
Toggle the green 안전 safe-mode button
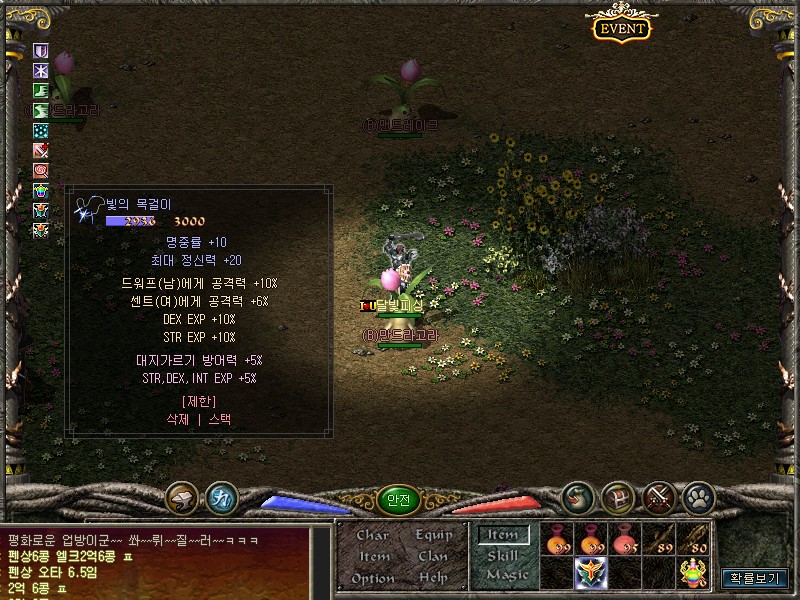pos(397,499)
